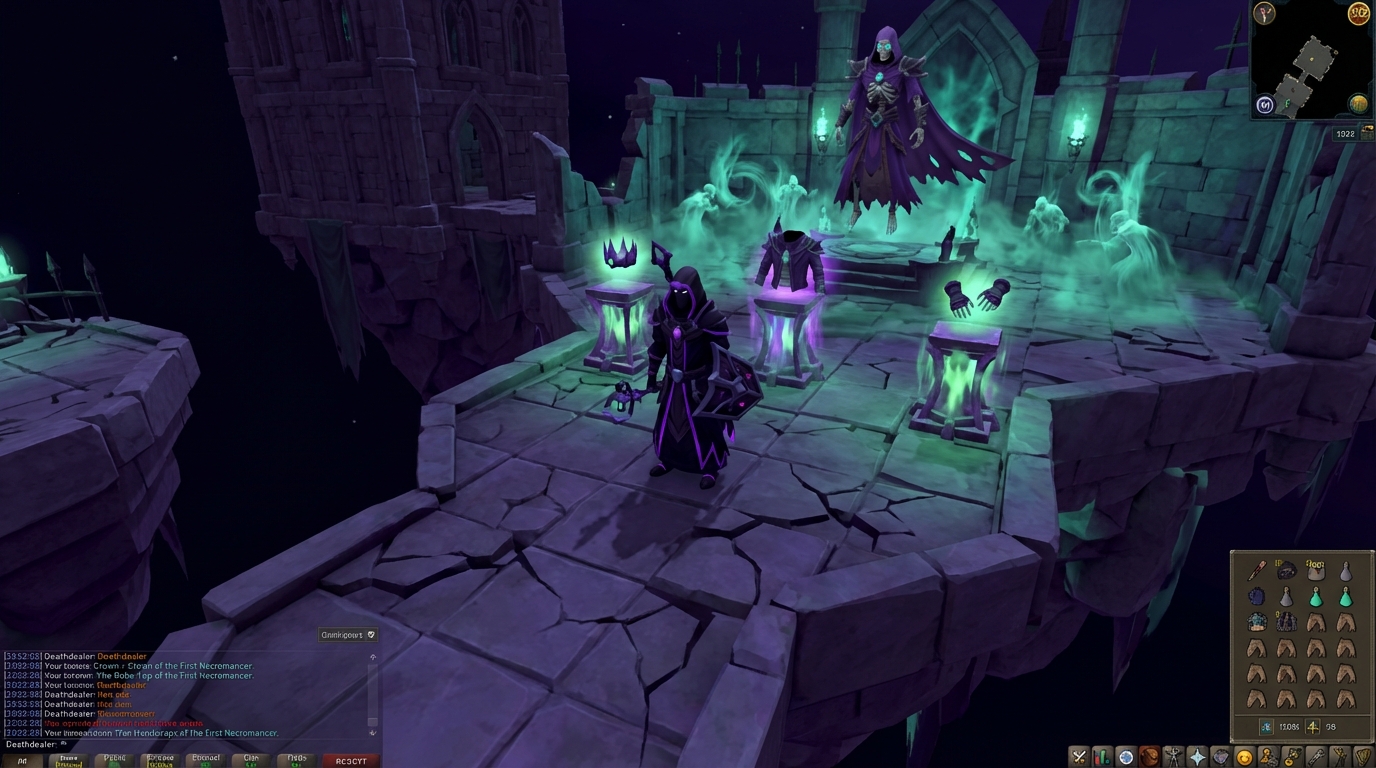1376x768 pixels.
Task: Click the red Report Abuse button
Action: point(352,758)
